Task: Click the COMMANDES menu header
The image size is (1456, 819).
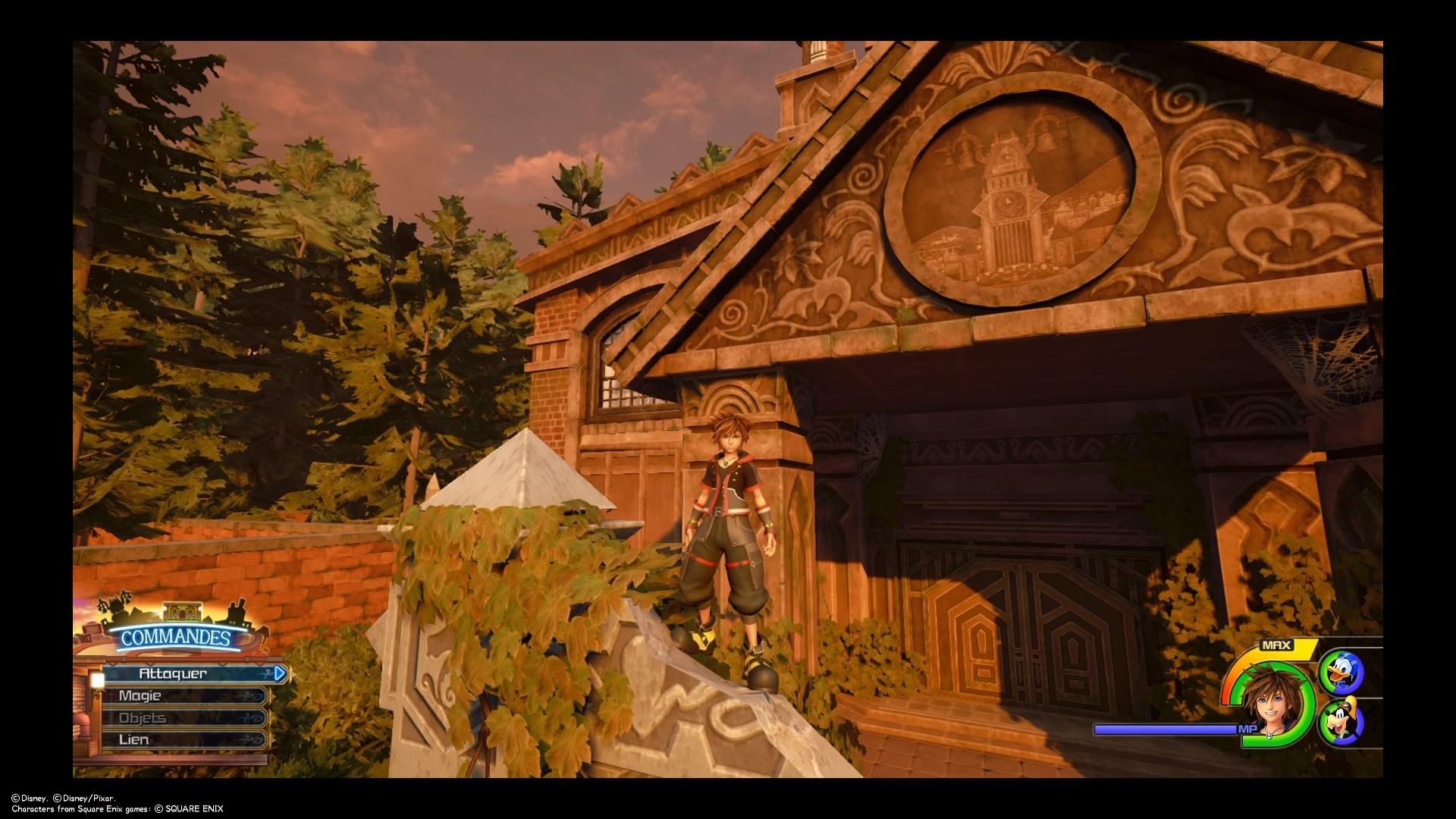Action: (x=175, y=637)
